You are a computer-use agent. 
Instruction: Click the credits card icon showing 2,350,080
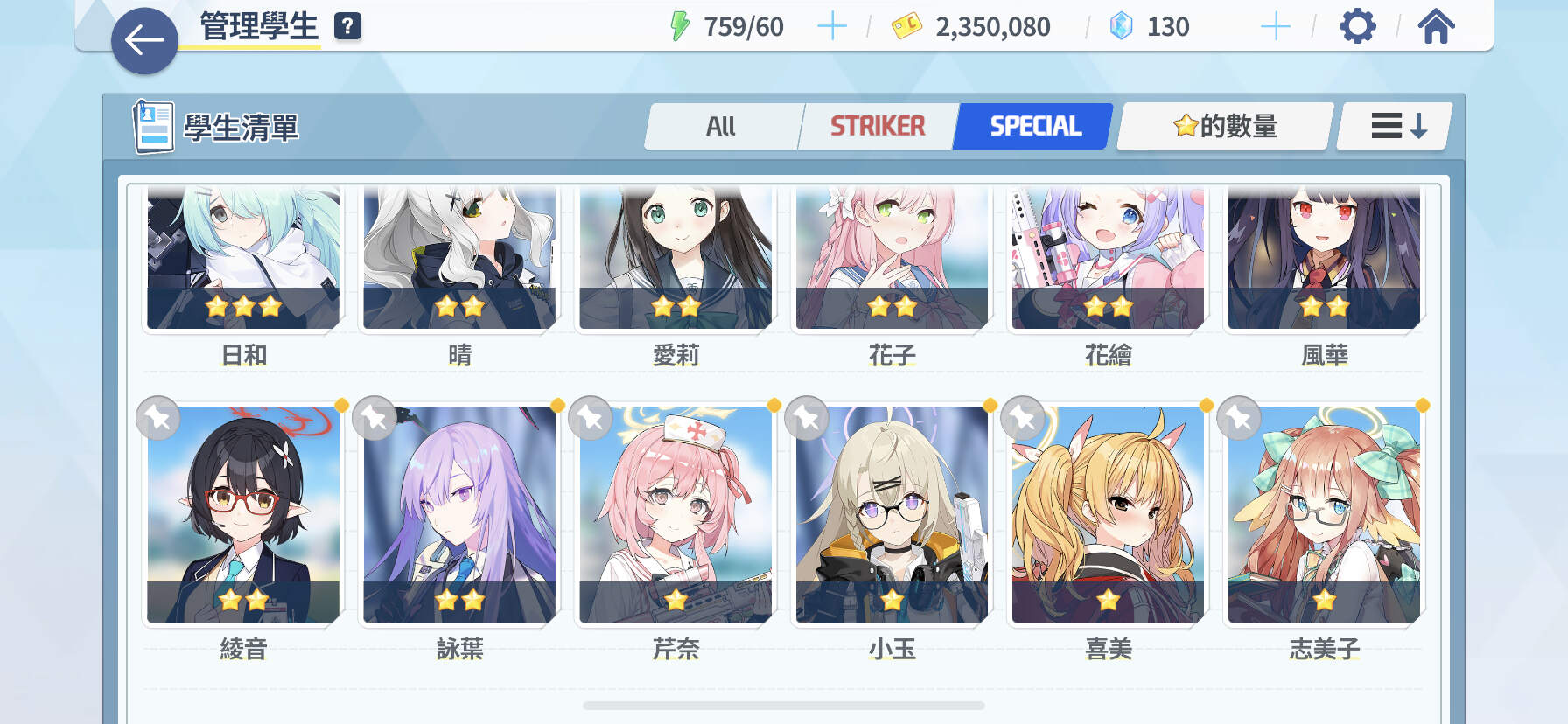[x=906, y=26]
